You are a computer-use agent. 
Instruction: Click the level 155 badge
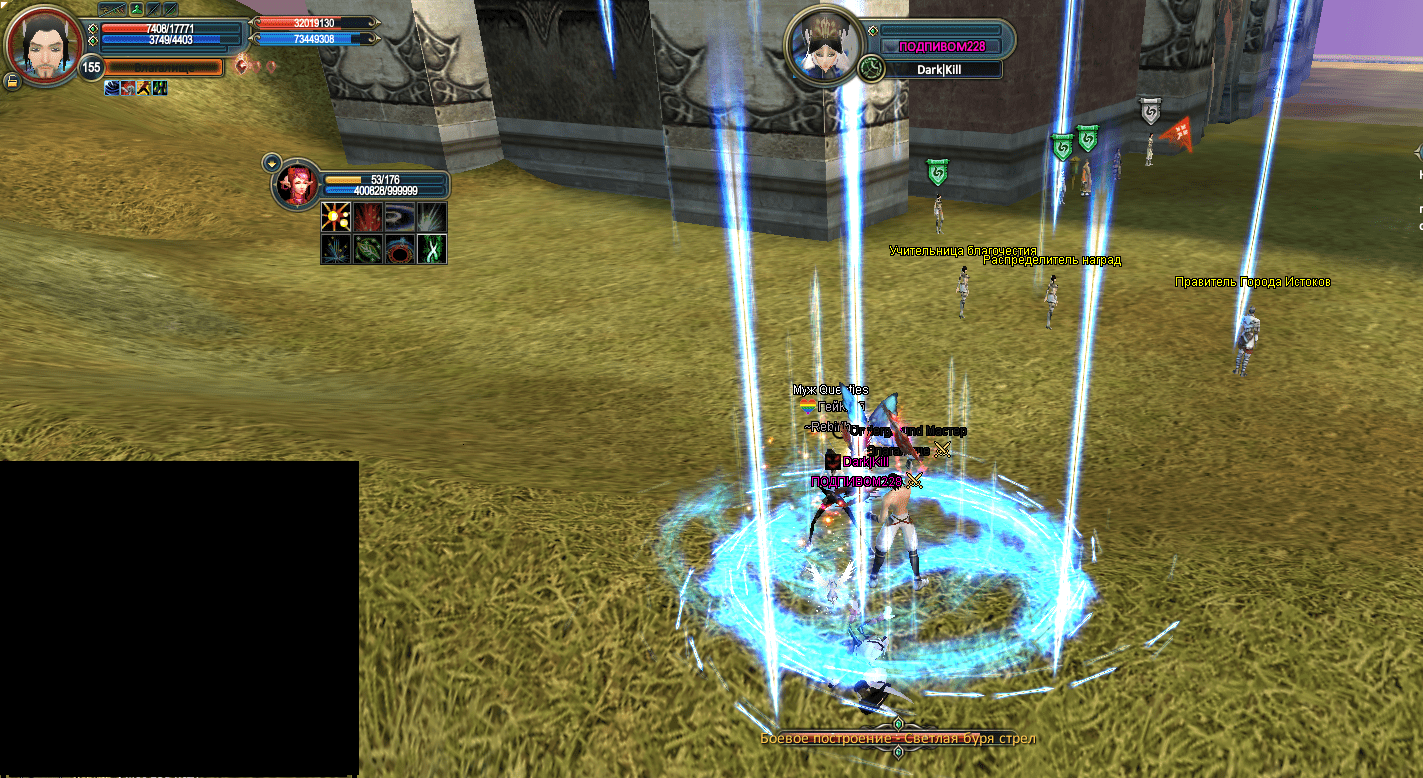click(x=92, y=68)
